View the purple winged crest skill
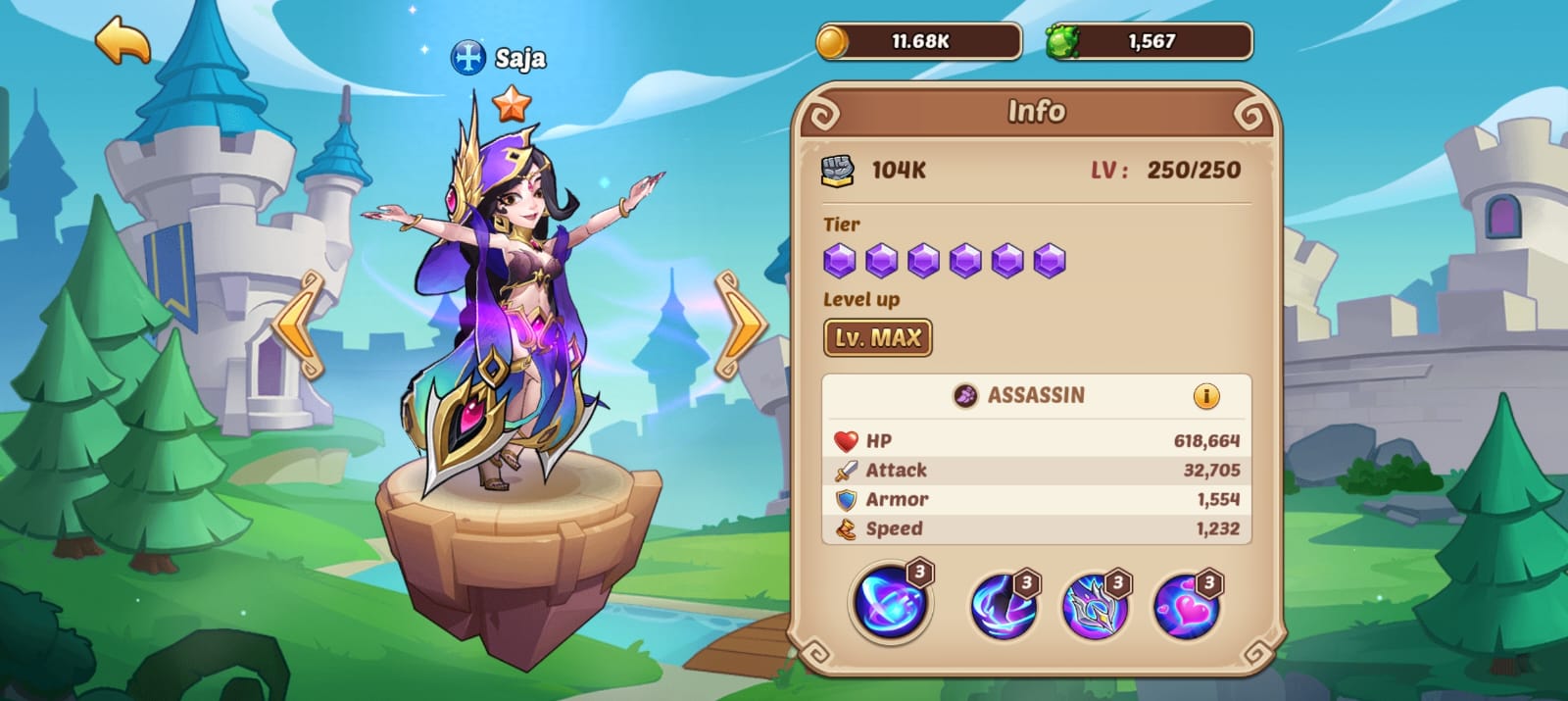Image resolution: width=1568 pixels, height=701 pixels. (1095, 605)
